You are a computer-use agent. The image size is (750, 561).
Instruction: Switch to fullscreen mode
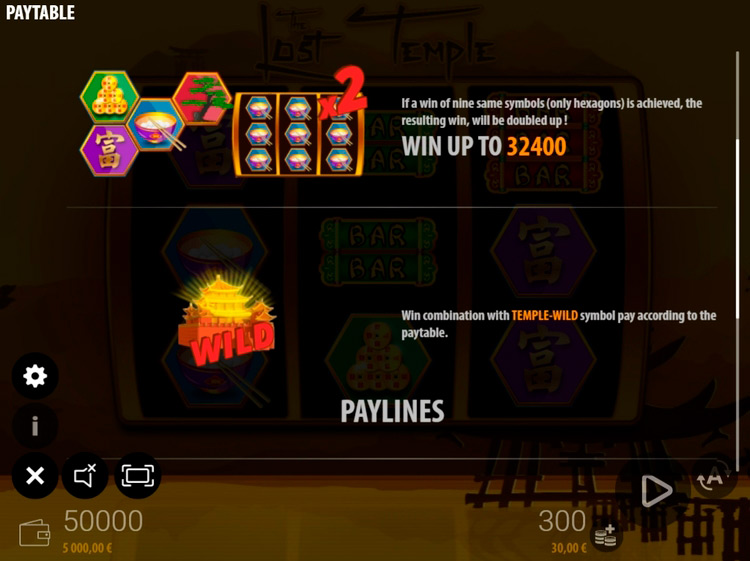(x=137, y=476)
